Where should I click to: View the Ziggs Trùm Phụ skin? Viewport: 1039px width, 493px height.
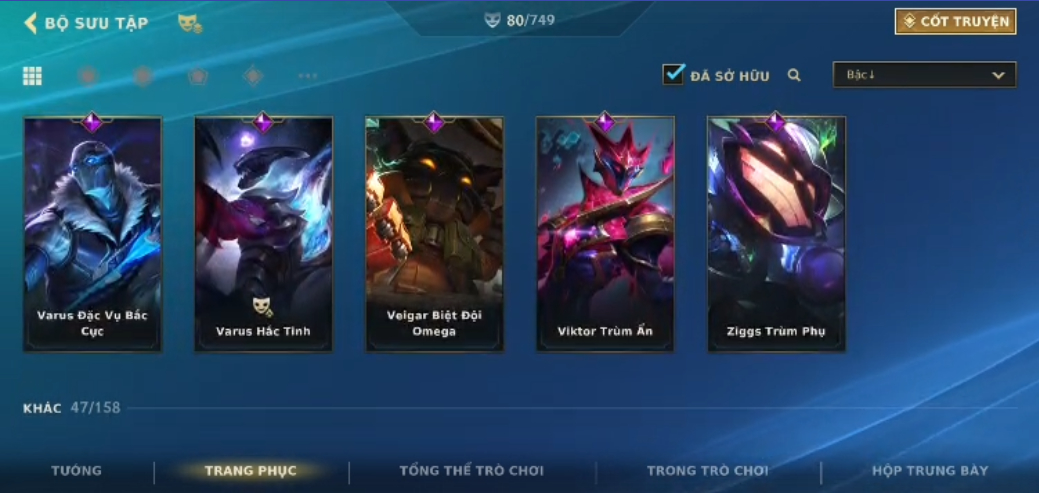coord(776,235)
